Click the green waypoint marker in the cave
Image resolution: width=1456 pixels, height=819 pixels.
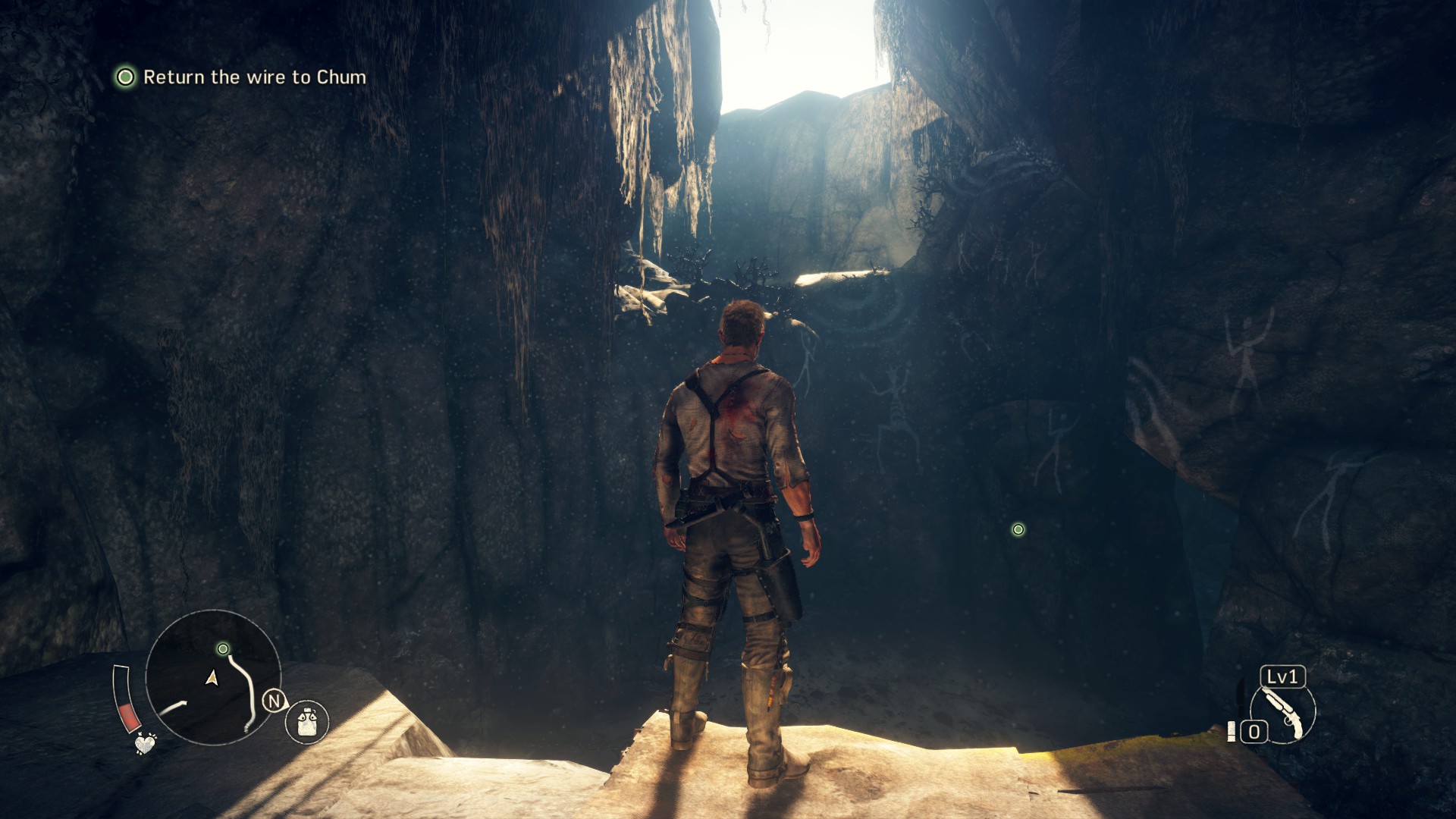click(x=1018, y=529)
